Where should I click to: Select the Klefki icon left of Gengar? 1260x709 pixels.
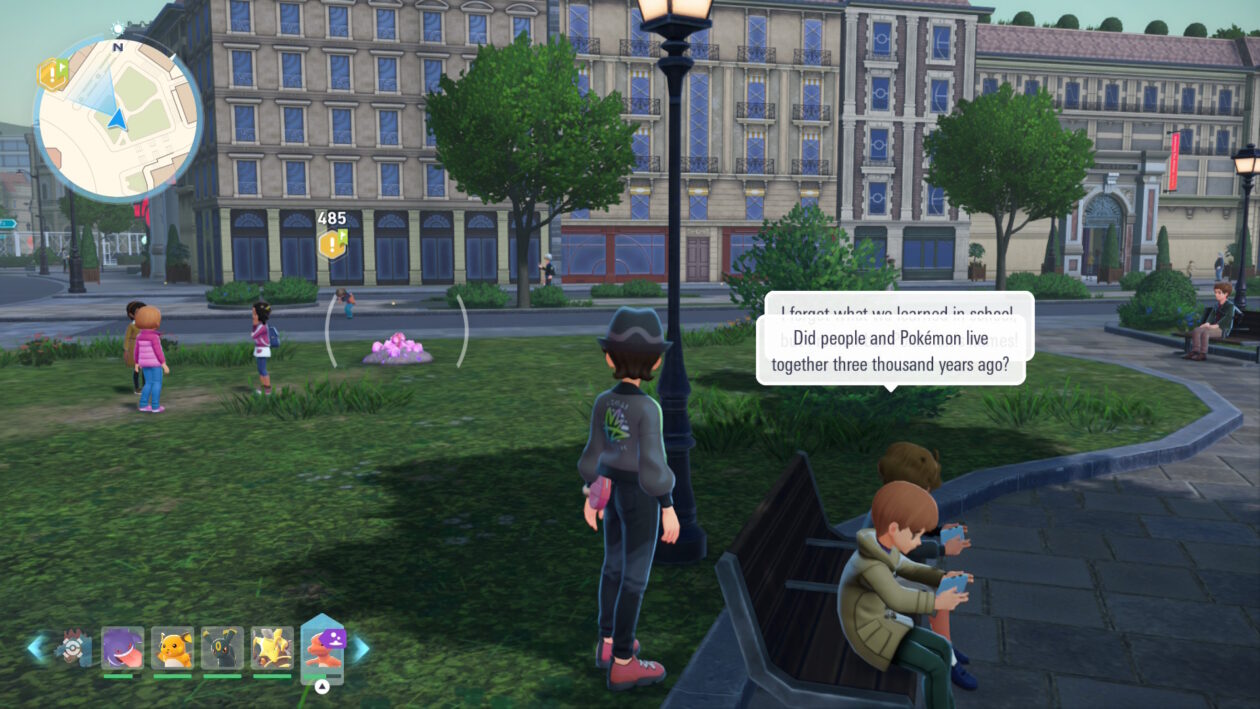[73, 648]
